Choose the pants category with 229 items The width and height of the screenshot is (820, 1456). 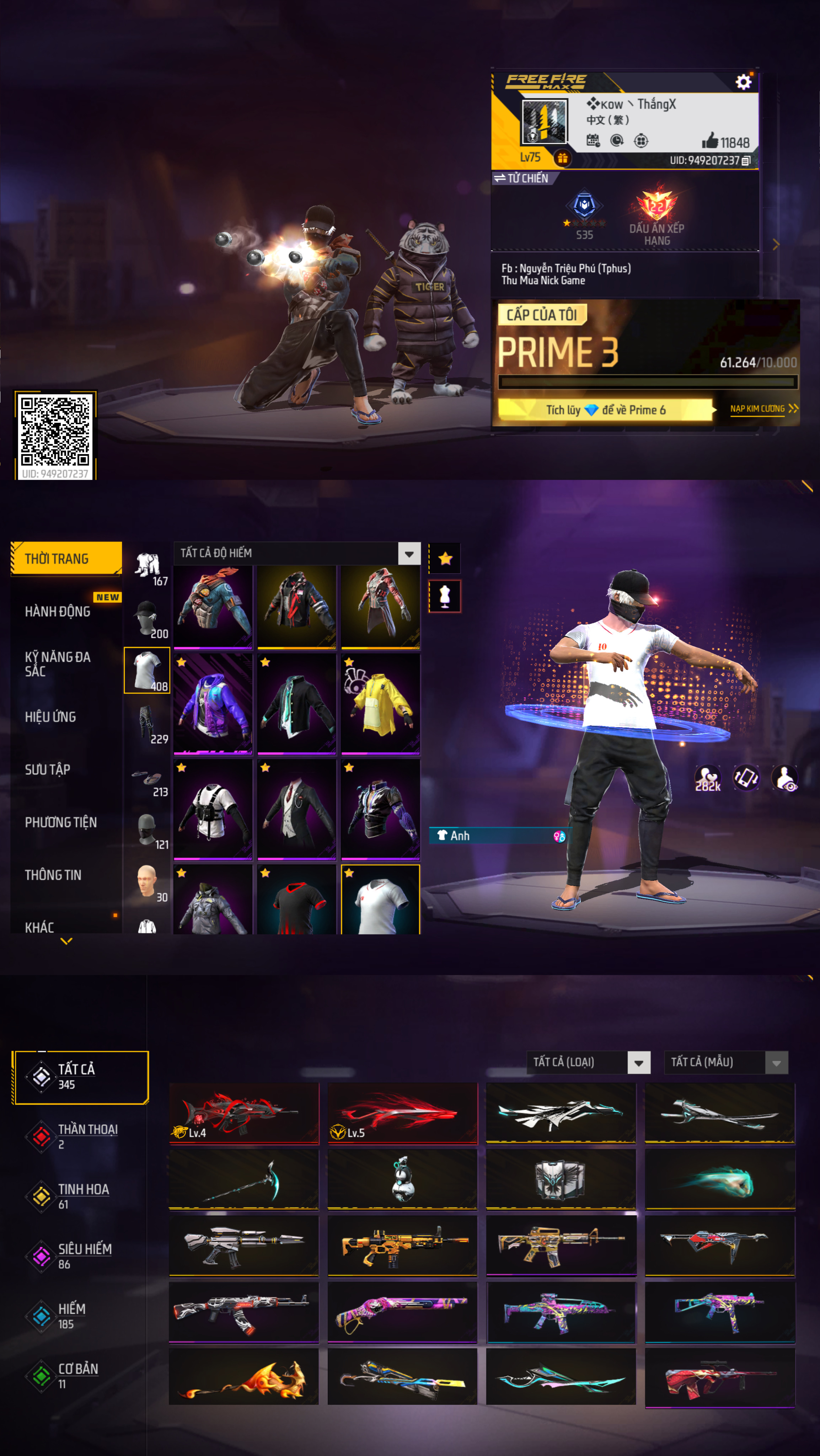coord(148,724)
